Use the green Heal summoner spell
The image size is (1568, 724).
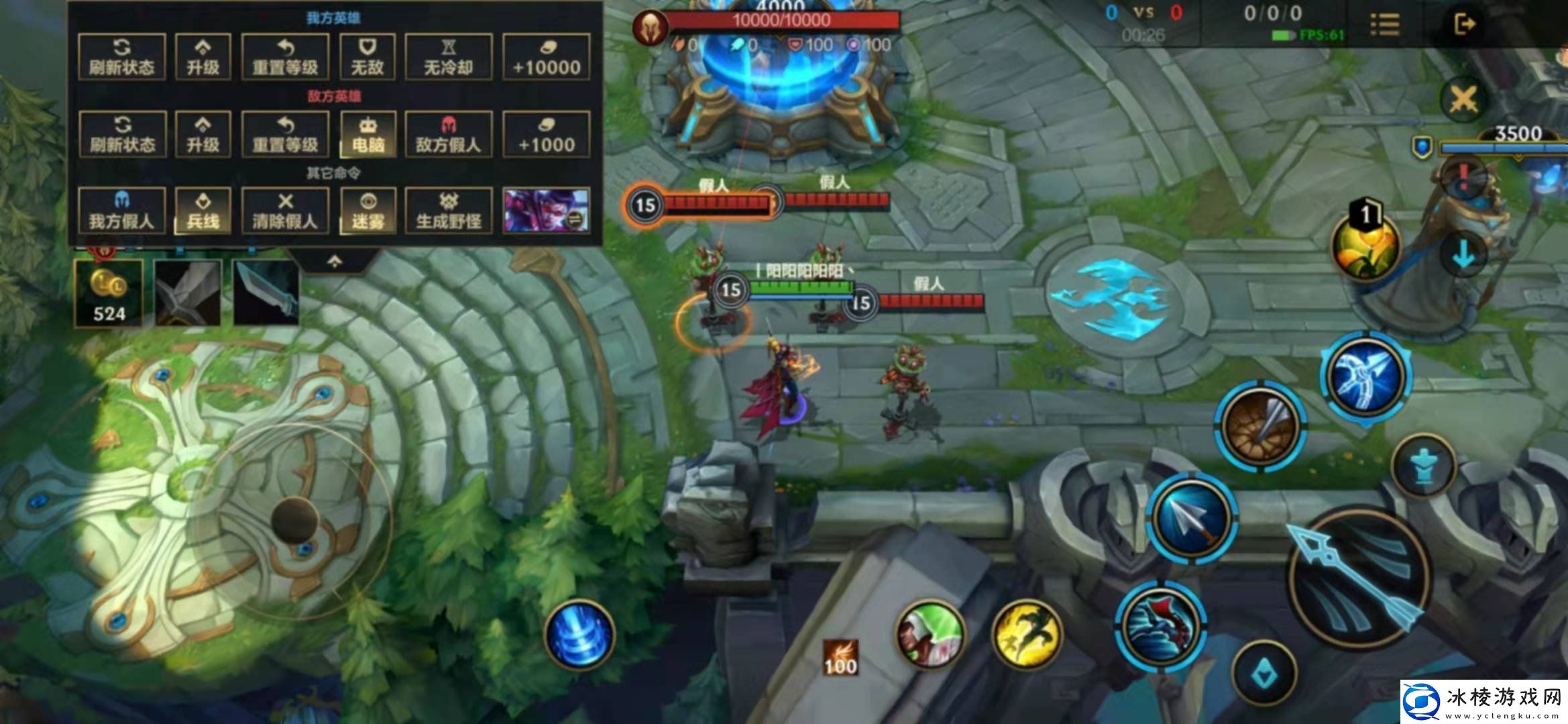tap(930, 635)
